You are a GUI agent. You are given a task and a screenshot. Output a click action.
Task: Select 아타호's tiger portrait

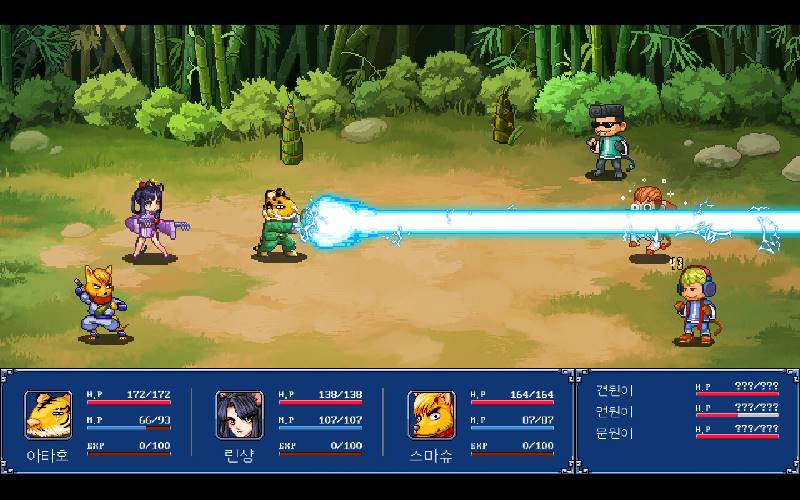coord(48,415)
